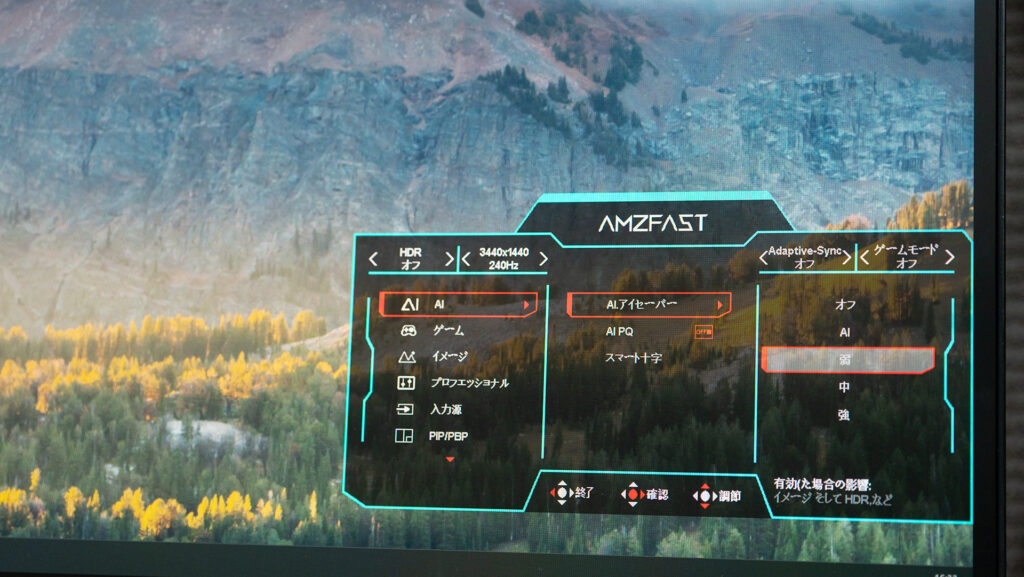Viewport: 1024px width, 577px height.
Task: Choose the 入力源 input source entry
Action: tap(445, 409)
